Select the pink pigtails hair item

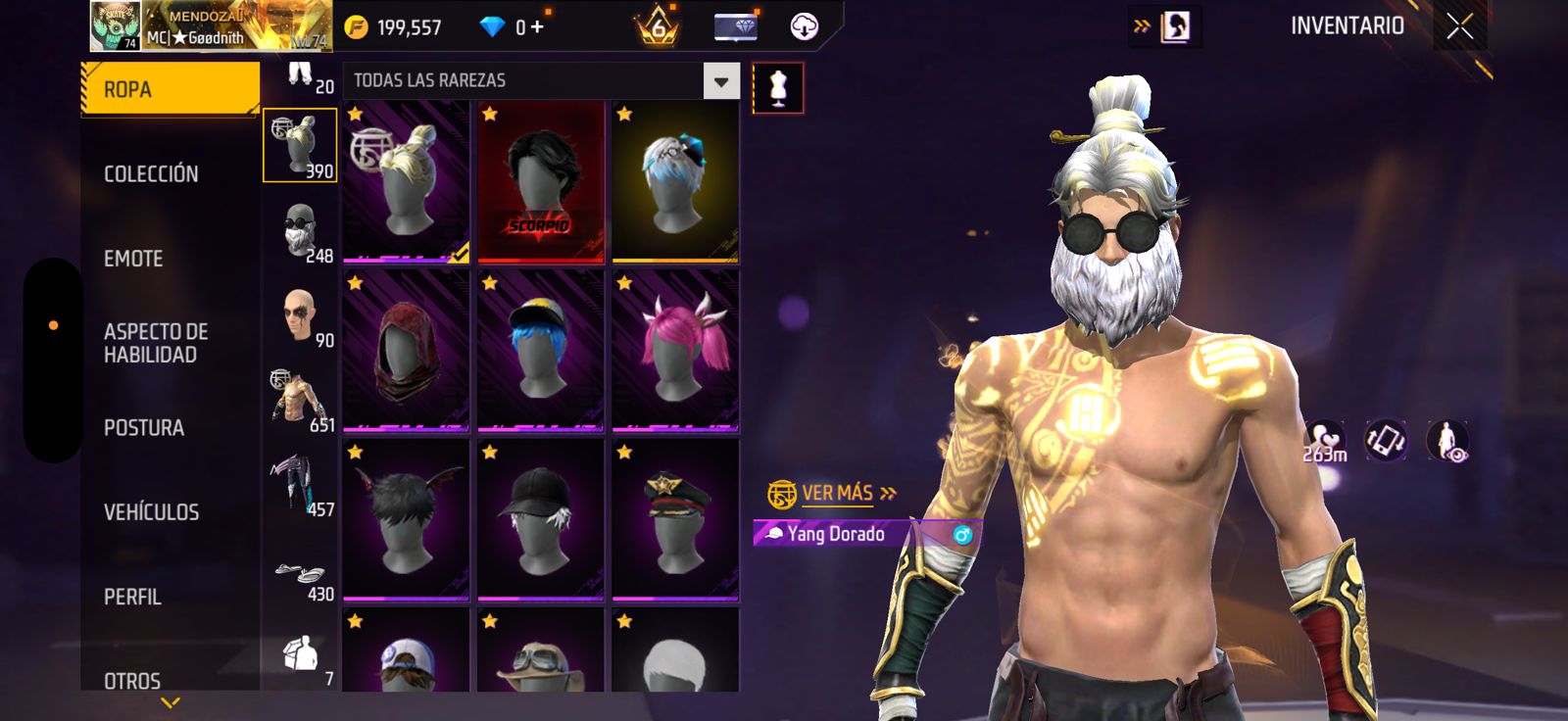pyautogui.click(x=675, y=351)
